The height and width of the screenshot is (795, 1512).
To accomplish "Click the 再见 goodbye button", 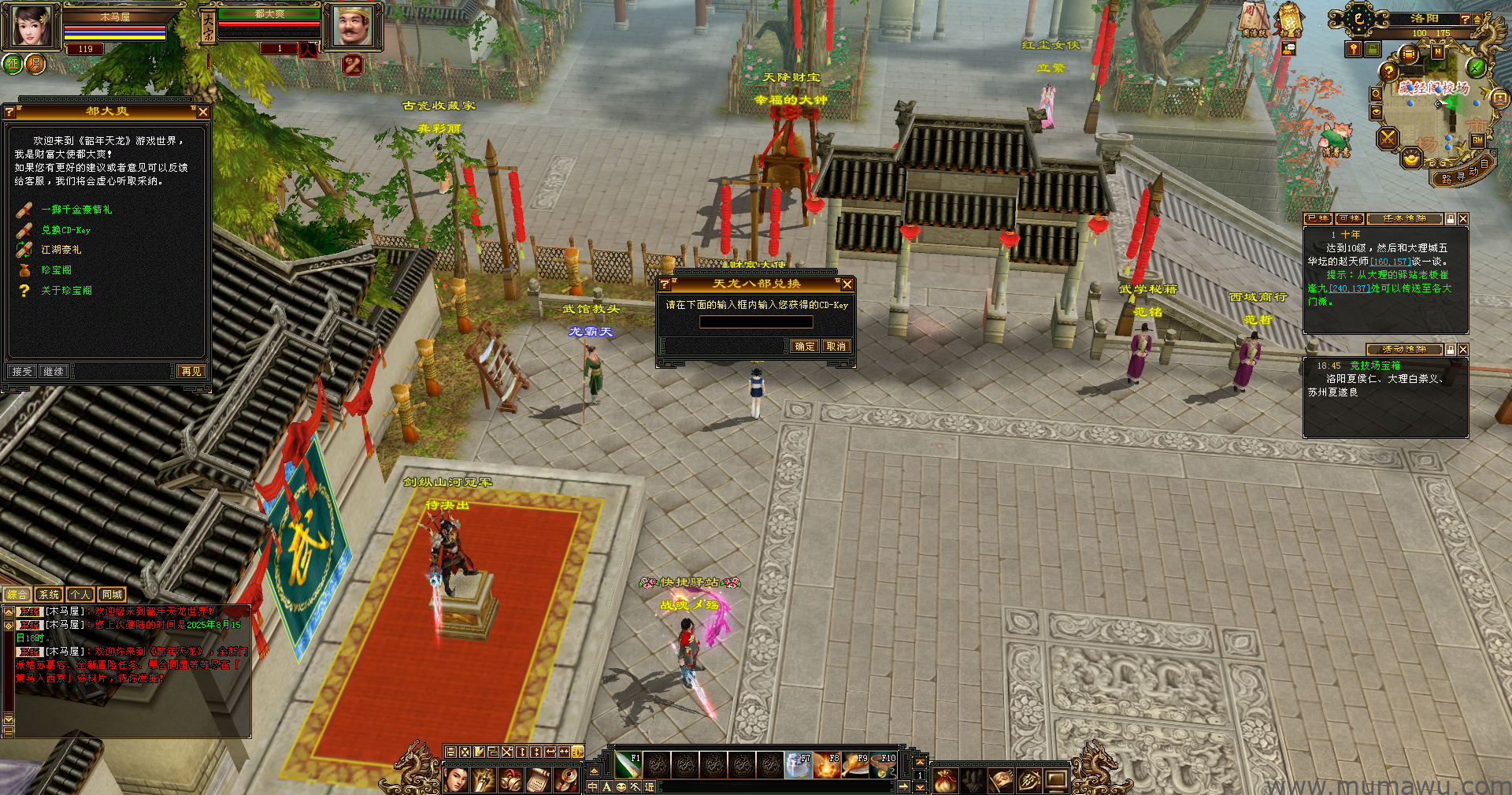I will [191, 371].
